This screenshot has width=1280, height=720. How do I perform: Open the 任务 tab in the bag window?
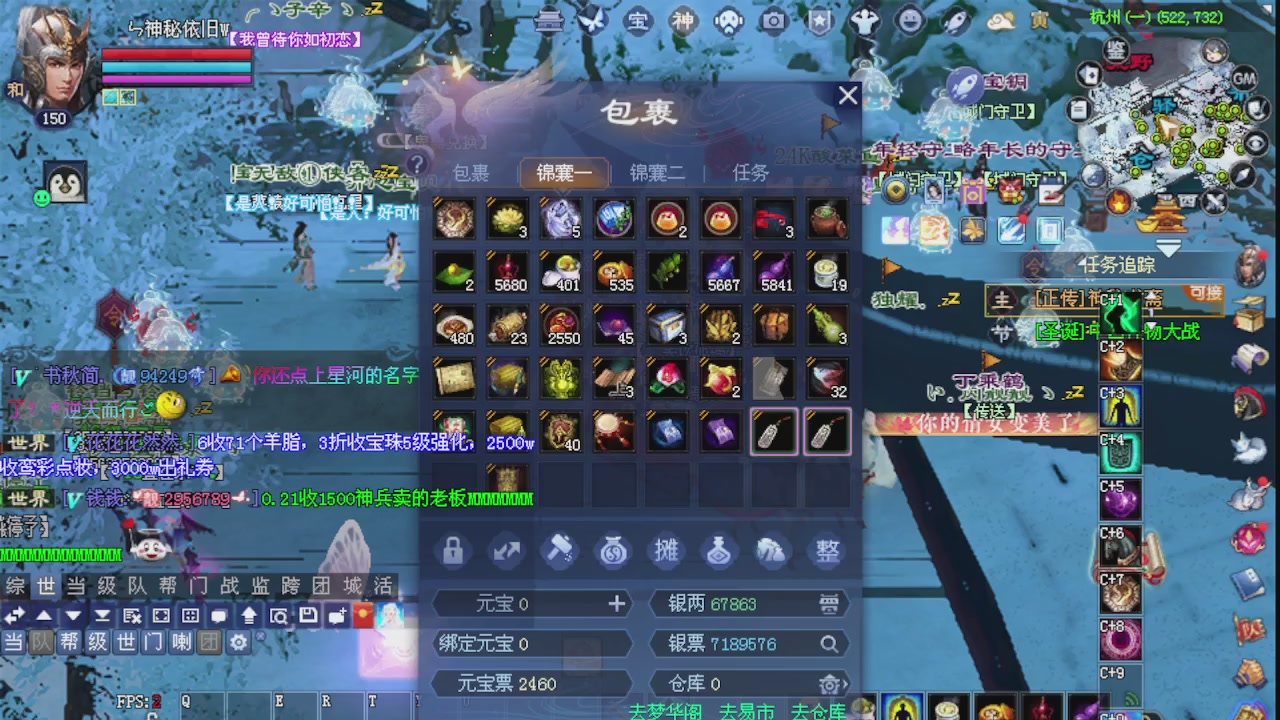coord(750,172)
